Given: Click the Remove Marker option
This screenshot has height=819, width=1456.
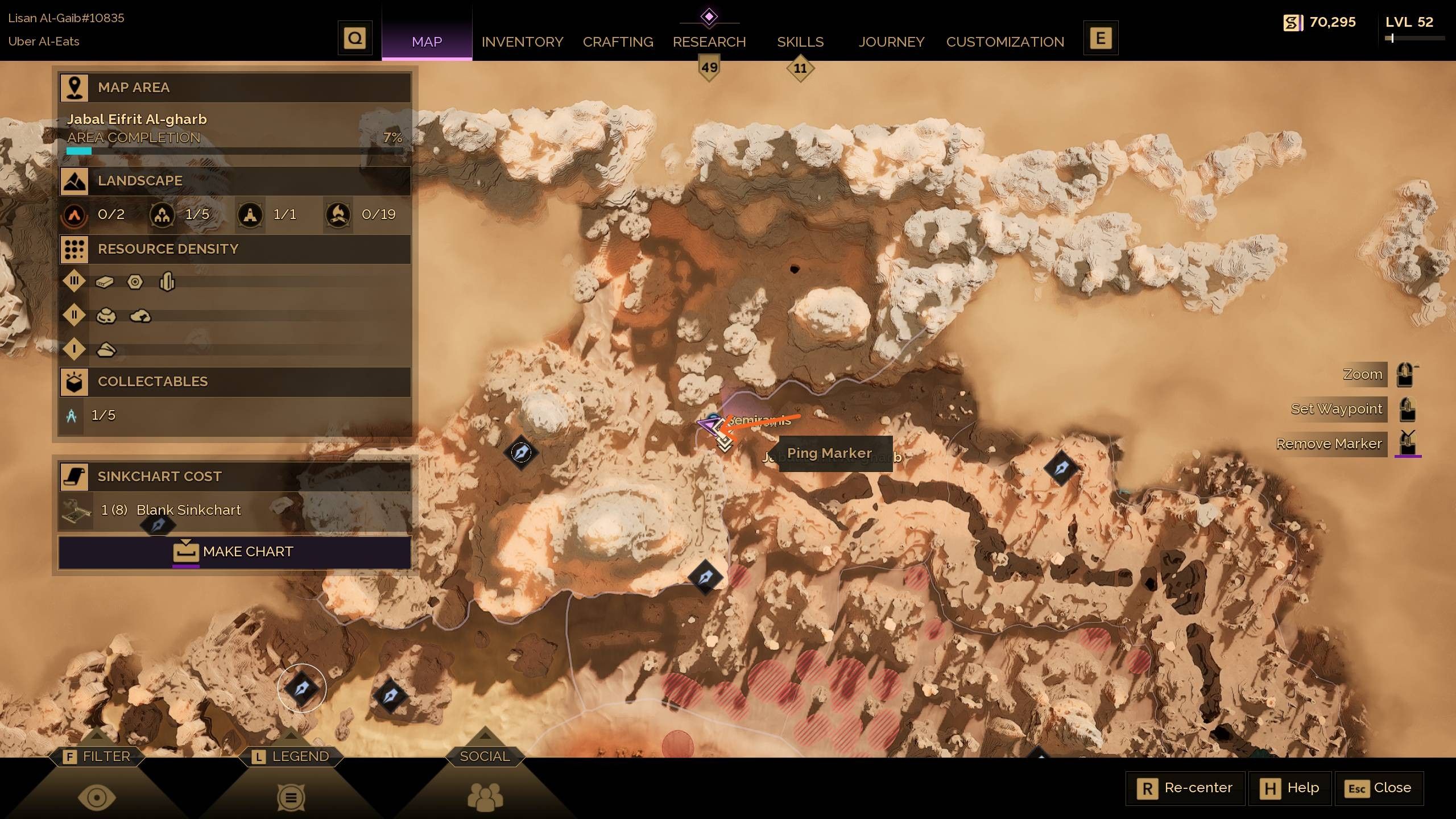Looking at the screenshot, I should click(1330, 444).
